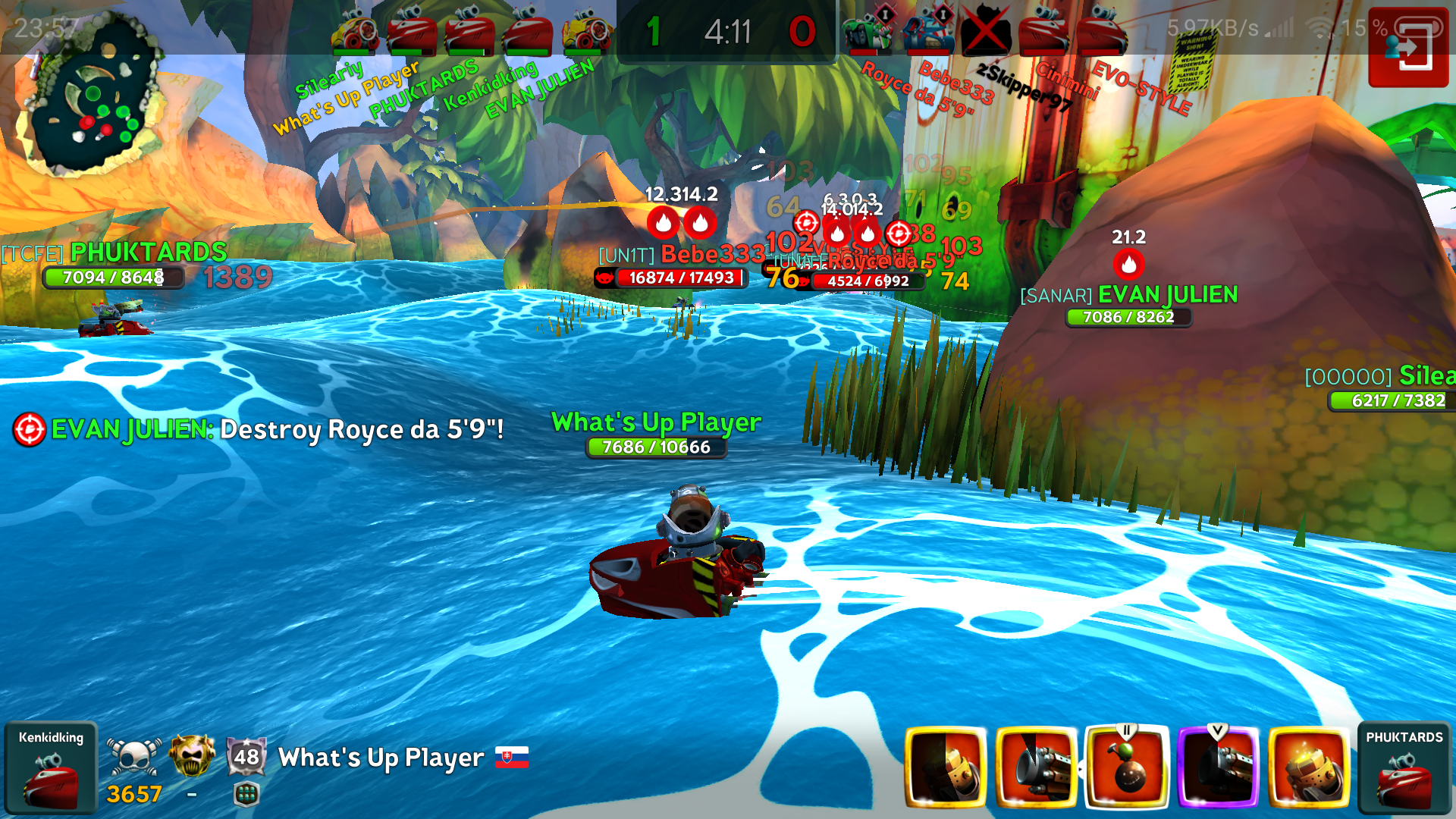The image size is (1456, 819).
Task: Select the green-fused bomb weapon slot
Action: (1127, 767)
